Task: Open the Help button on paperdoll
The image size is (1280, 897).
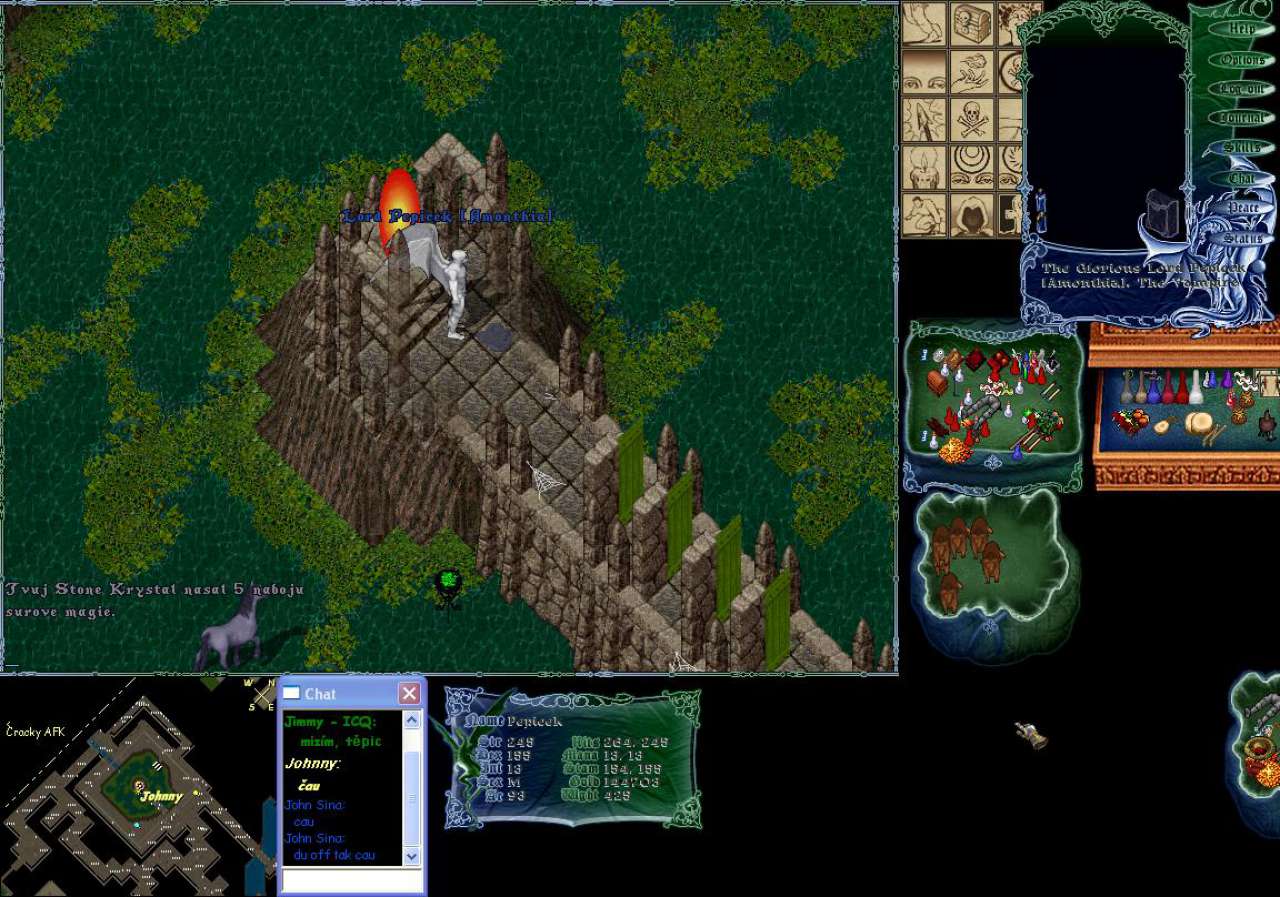Action: point(1242,29)
